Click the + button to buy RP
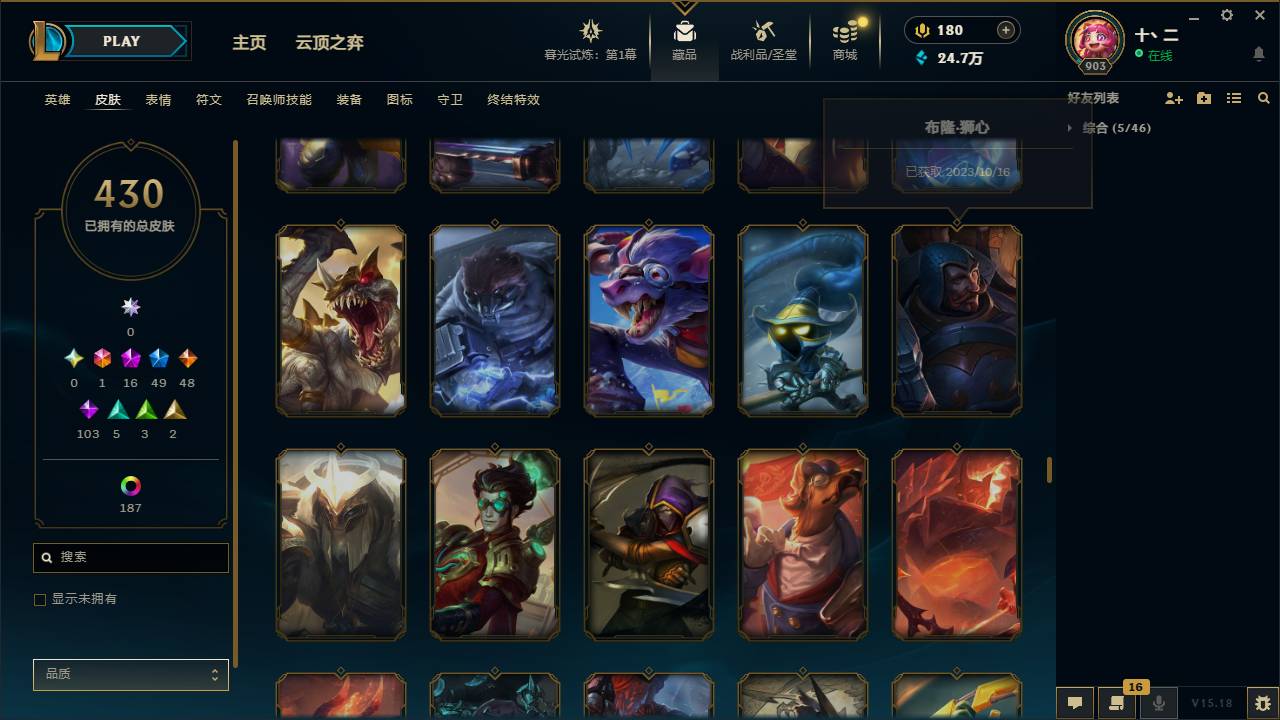The image size is (1280, 720). 1006,30
